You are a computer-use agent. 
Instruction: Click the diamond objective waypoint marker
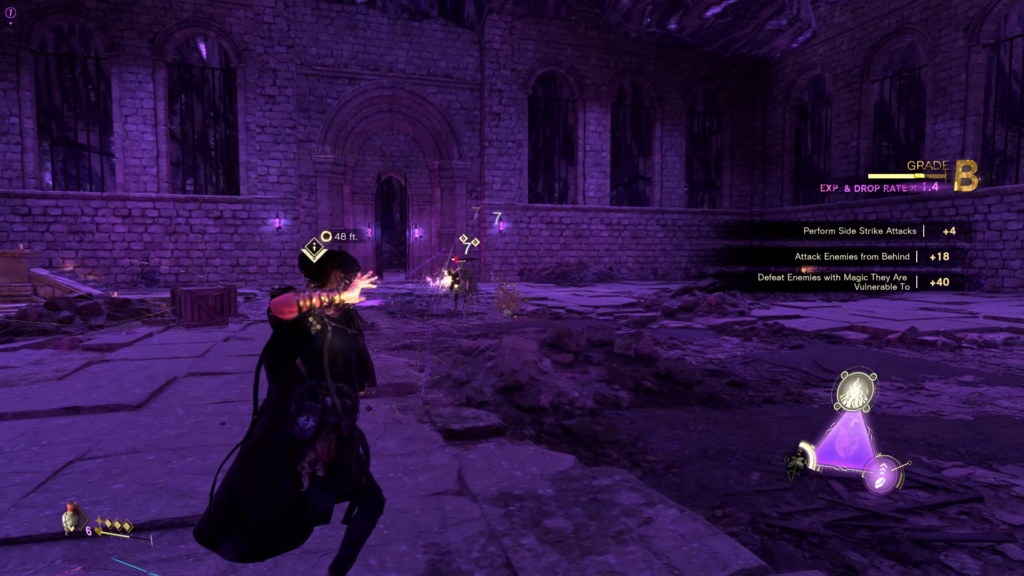pos(316,246)
